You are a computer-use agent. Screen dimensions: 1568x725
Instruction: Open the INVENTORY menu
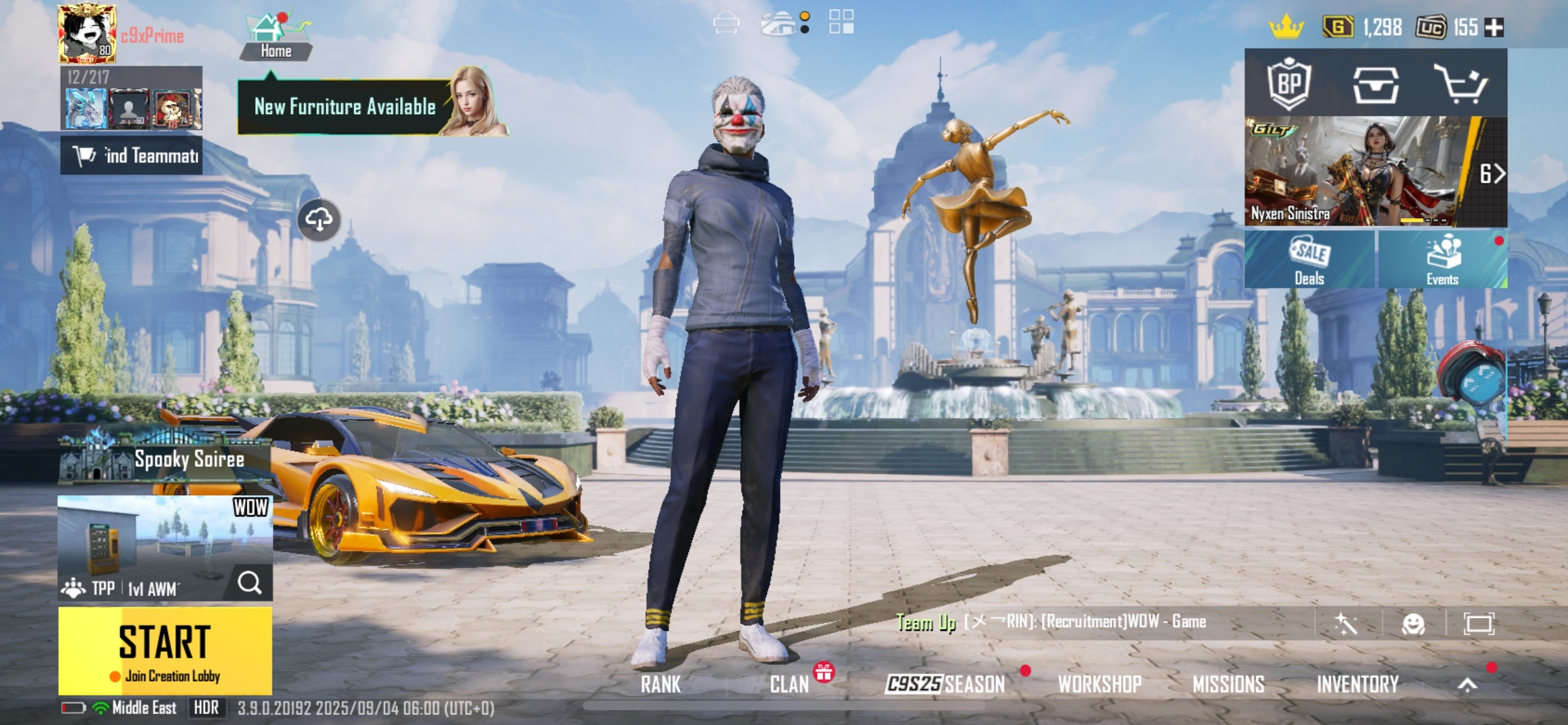1357,684
